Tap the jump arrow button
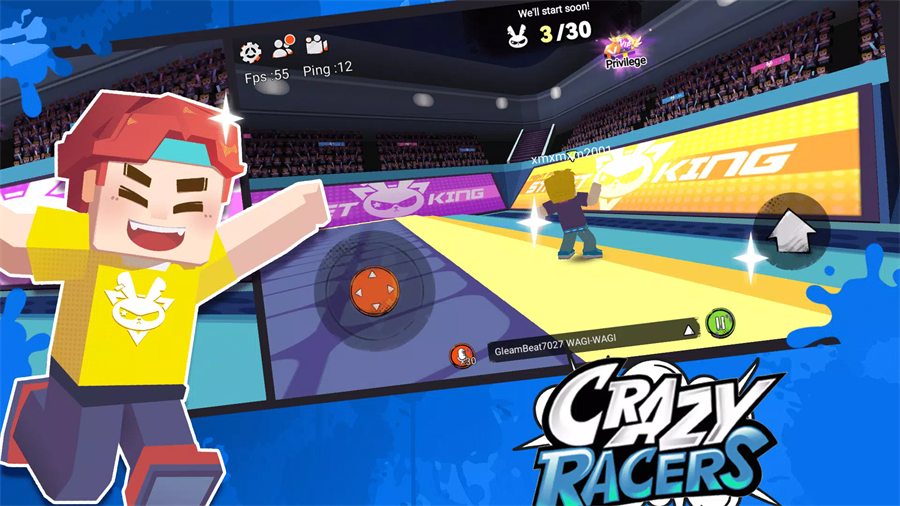The width and height of the screenshot is (900, 506). [x=790, y=231]
